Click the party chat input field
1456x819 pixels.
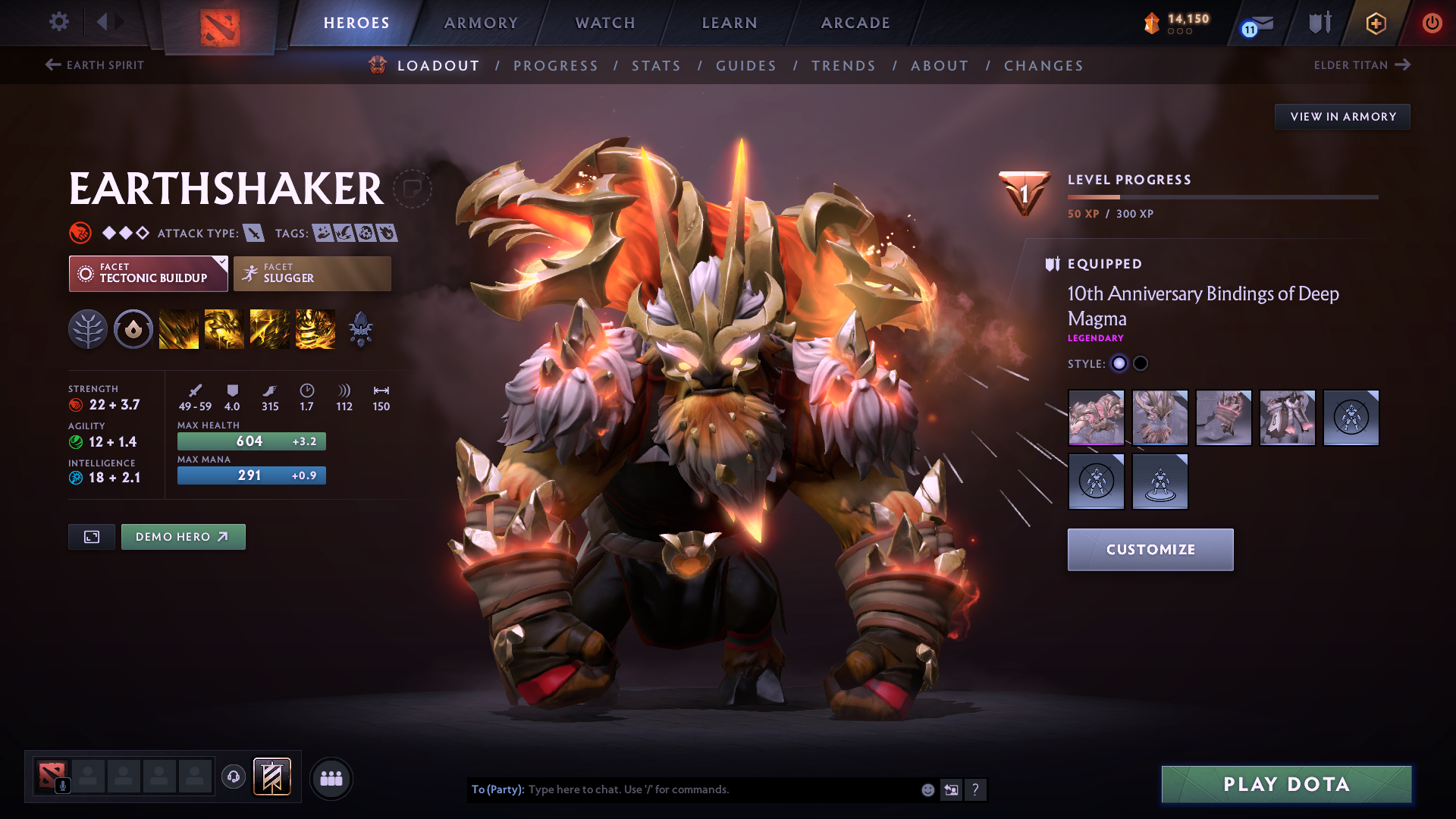tap(720, 789)
